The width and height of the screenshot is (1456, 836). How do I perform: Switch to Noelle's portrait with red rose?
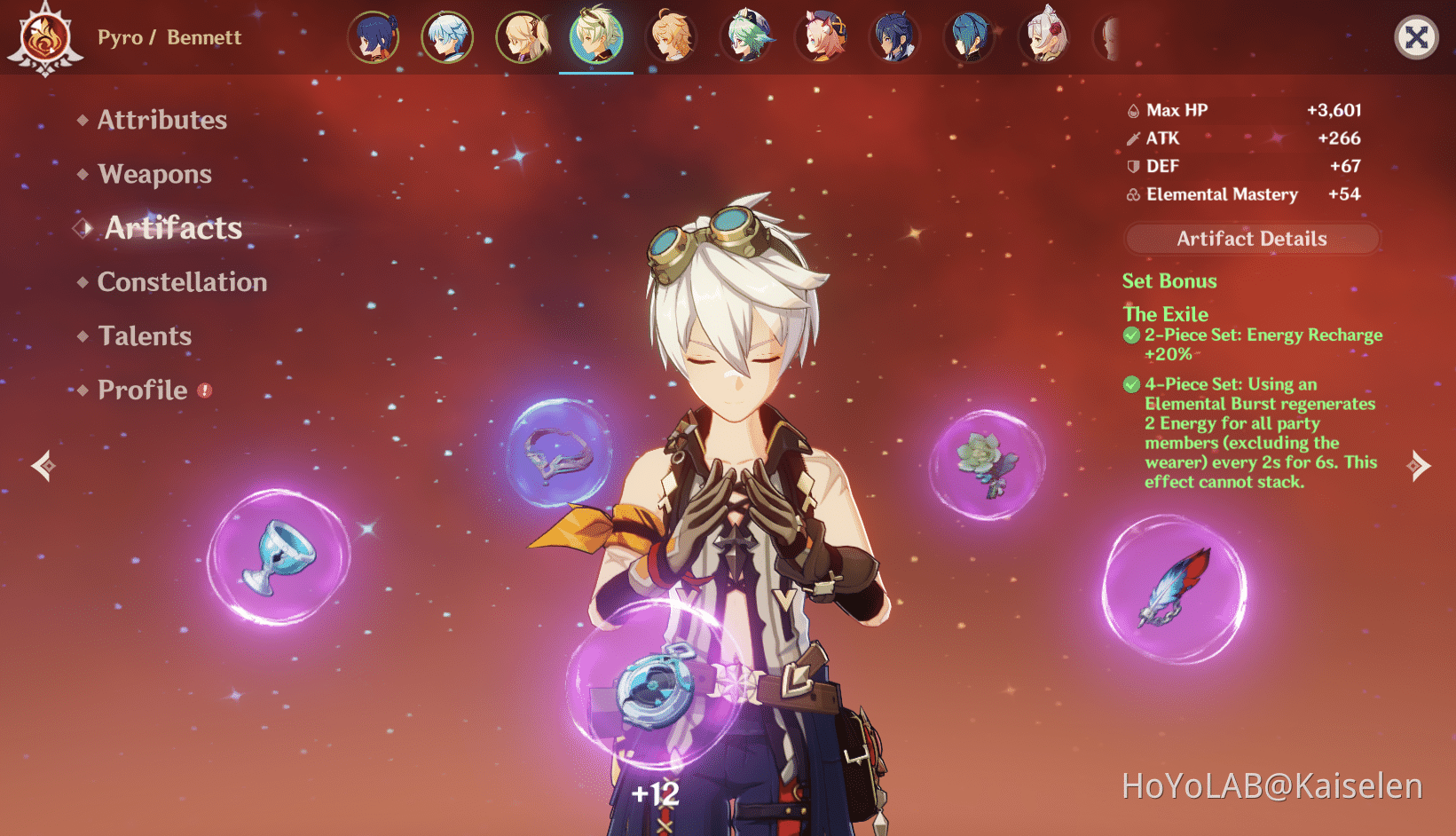1045,37
